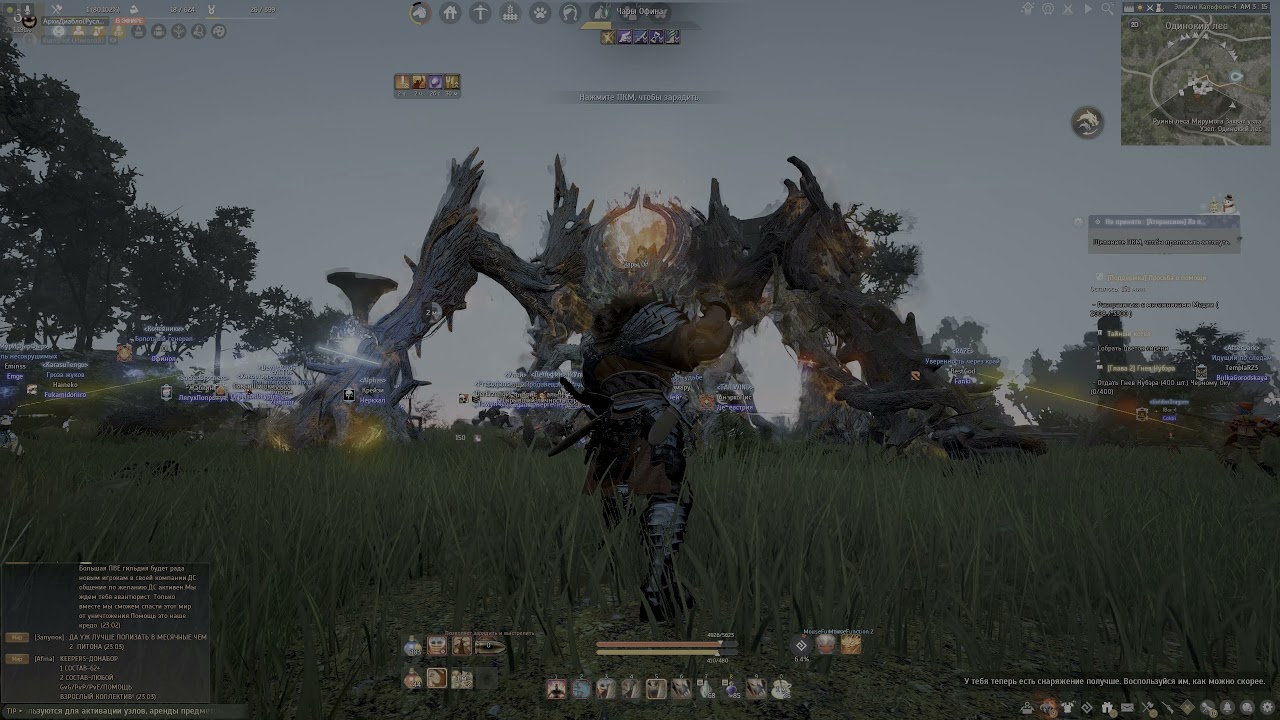Image resolution: width=1280 pixels, height=720 pixels.
Task: Open the horse mount icon
Action: coord(420,13)
